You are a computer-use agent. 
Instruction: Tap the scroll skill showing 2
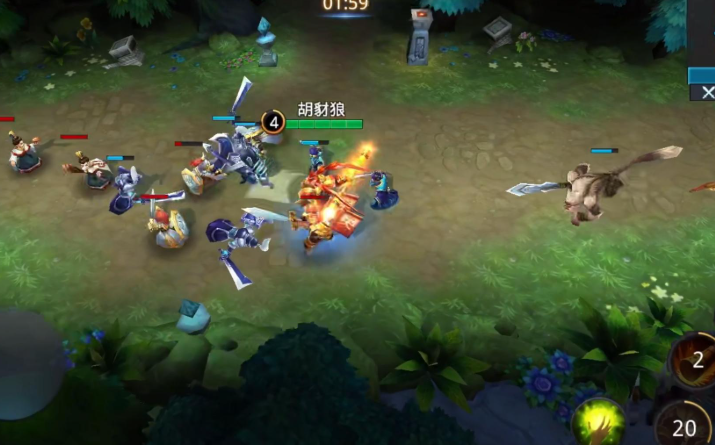[694, 360]
